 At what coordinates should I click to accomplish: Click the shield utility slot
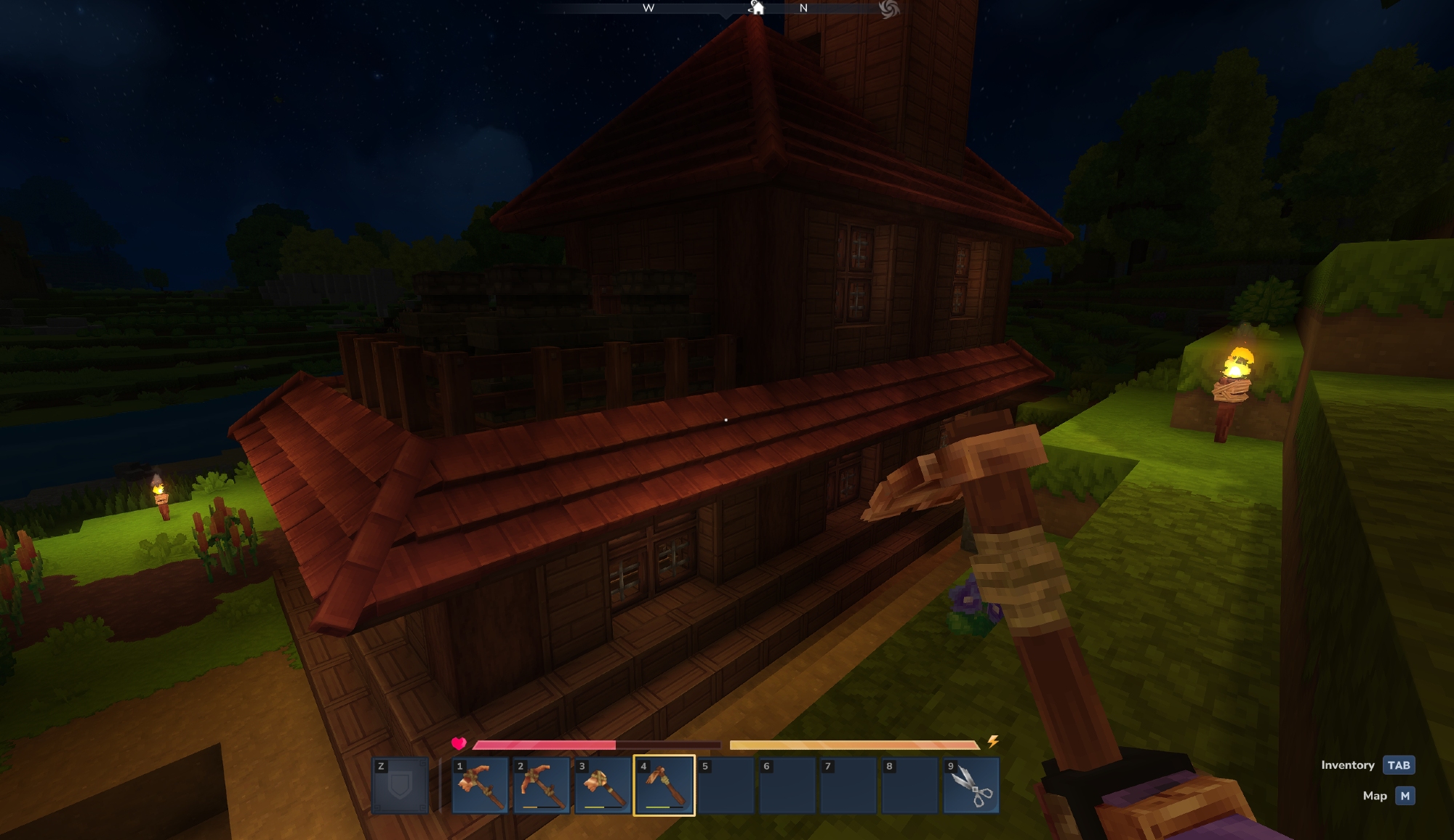[x=400, y=786]
